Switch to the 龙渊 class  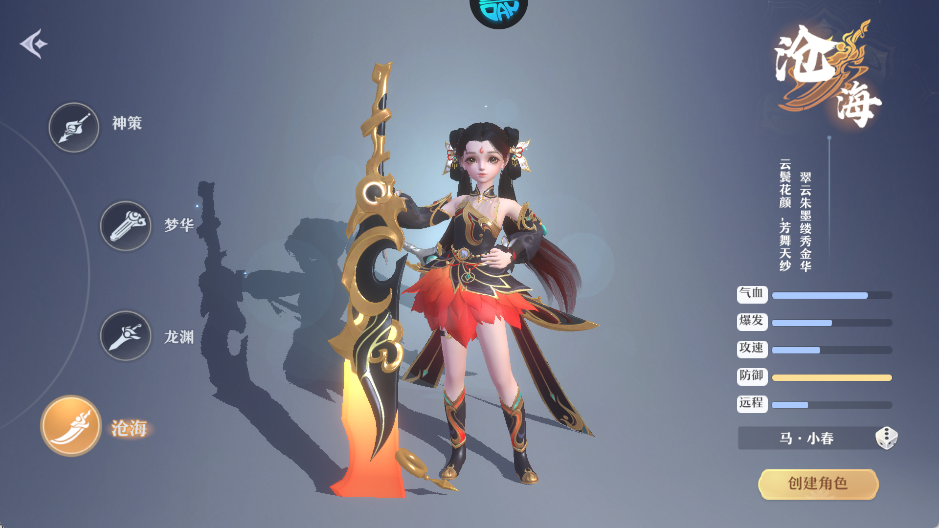[x=125, y=336]
